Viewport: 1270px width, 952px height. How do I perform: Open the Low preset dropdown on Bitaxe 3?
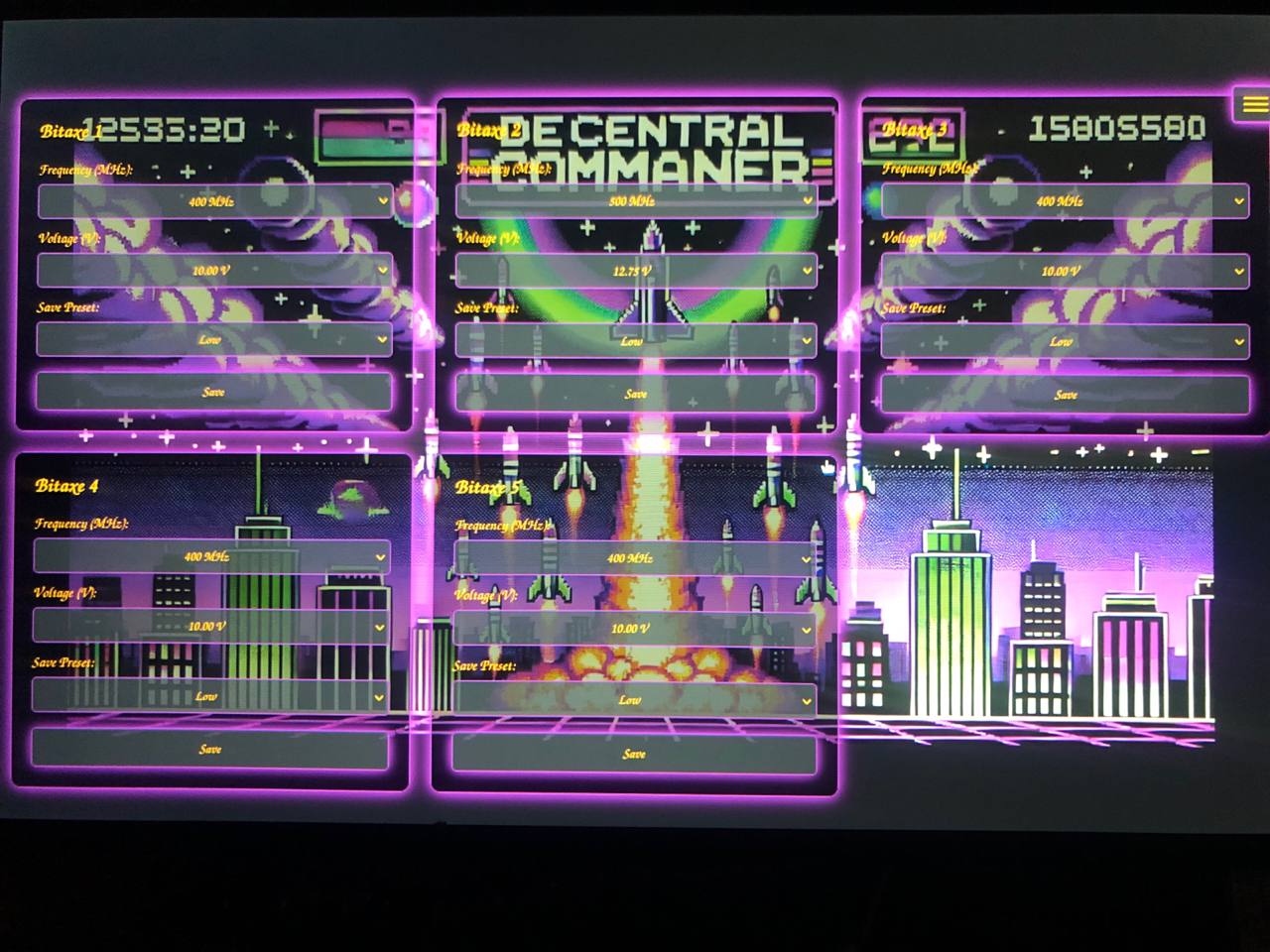1060,341
